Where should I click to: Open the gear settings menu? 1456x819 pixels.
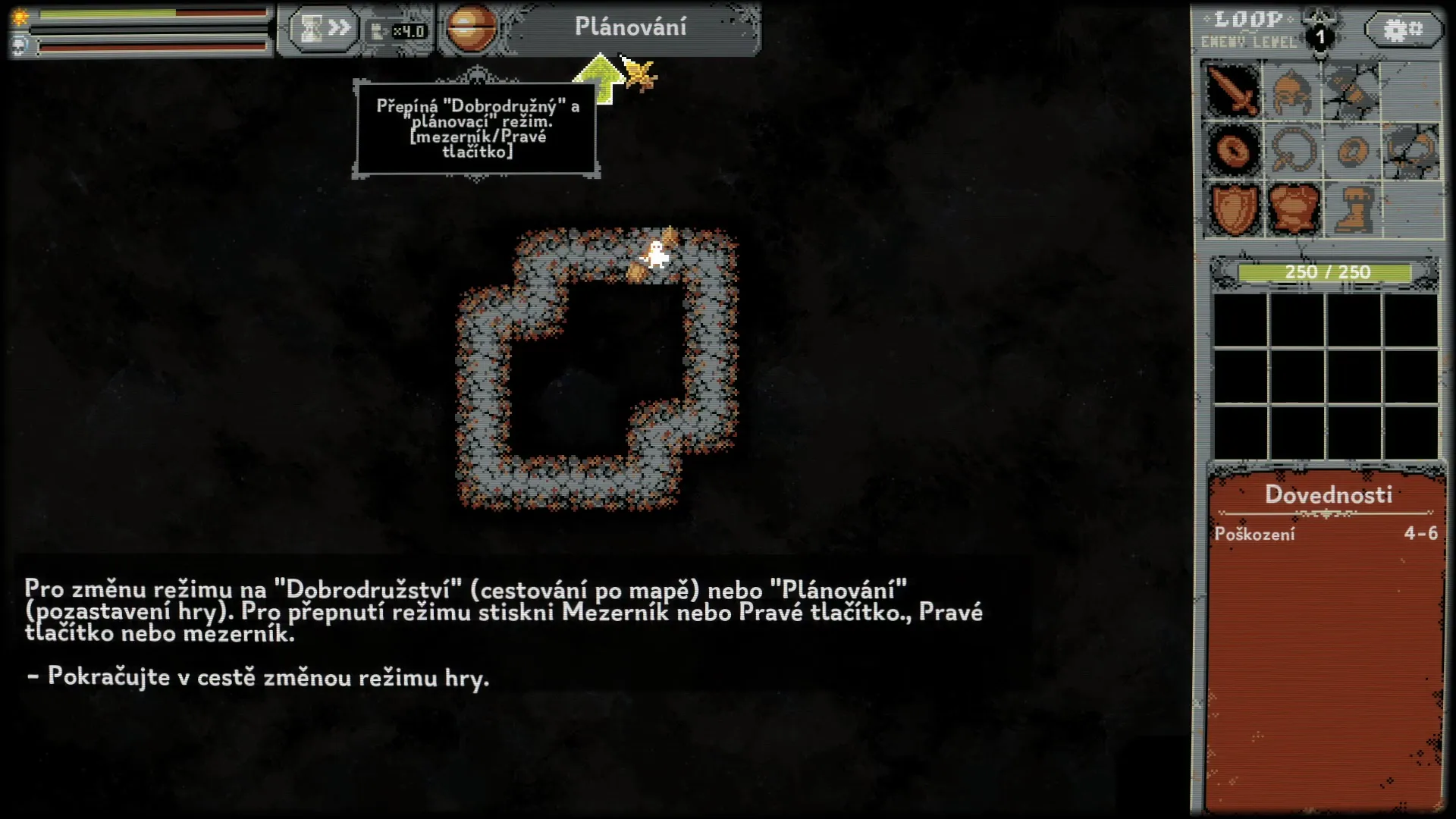[x=1403, y=30]
